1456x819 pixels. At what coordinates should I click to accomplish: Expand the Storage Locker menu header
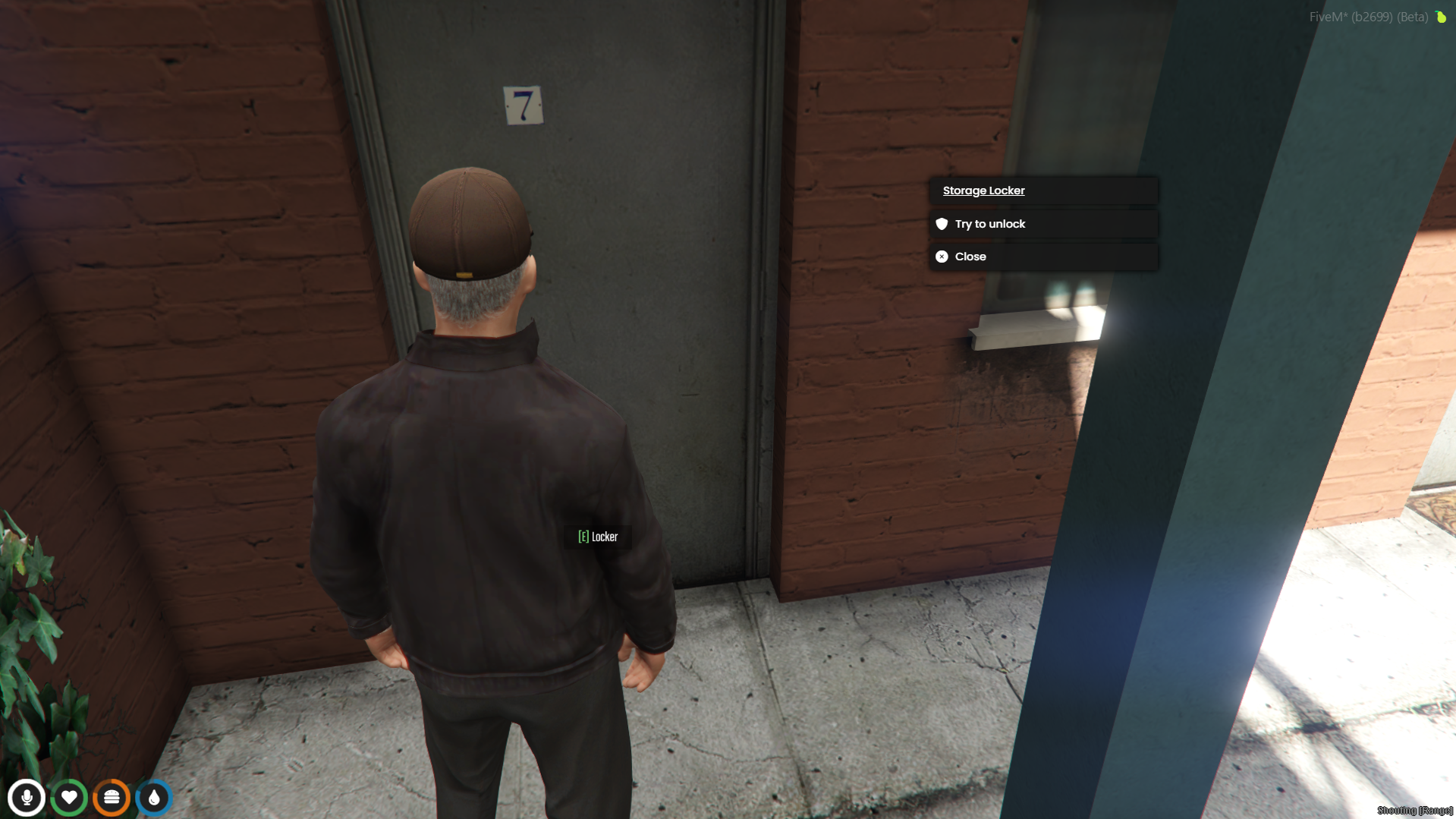[x=983, y=191]
